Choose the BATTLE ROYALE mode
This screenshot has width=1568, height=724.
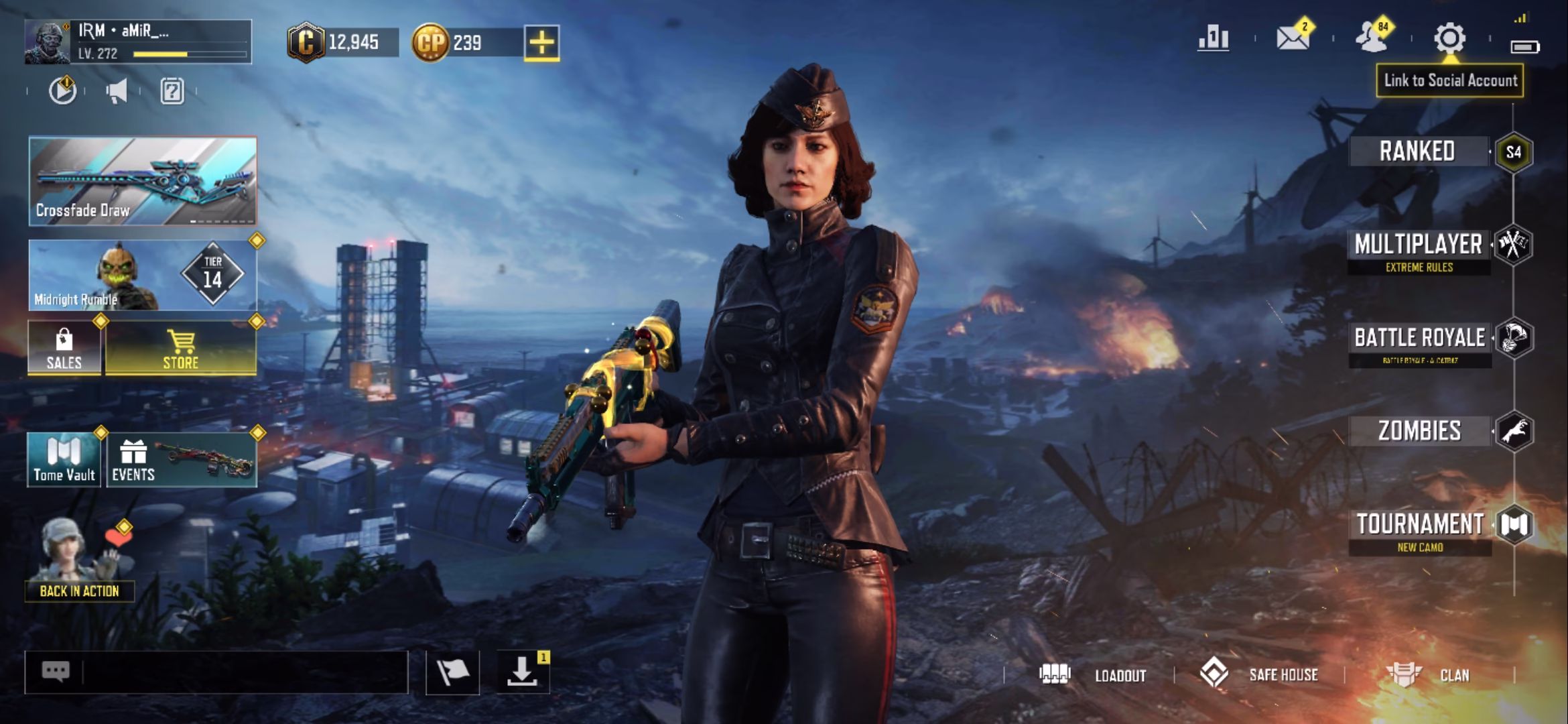pyautogui.click(x=1419, y=339)
